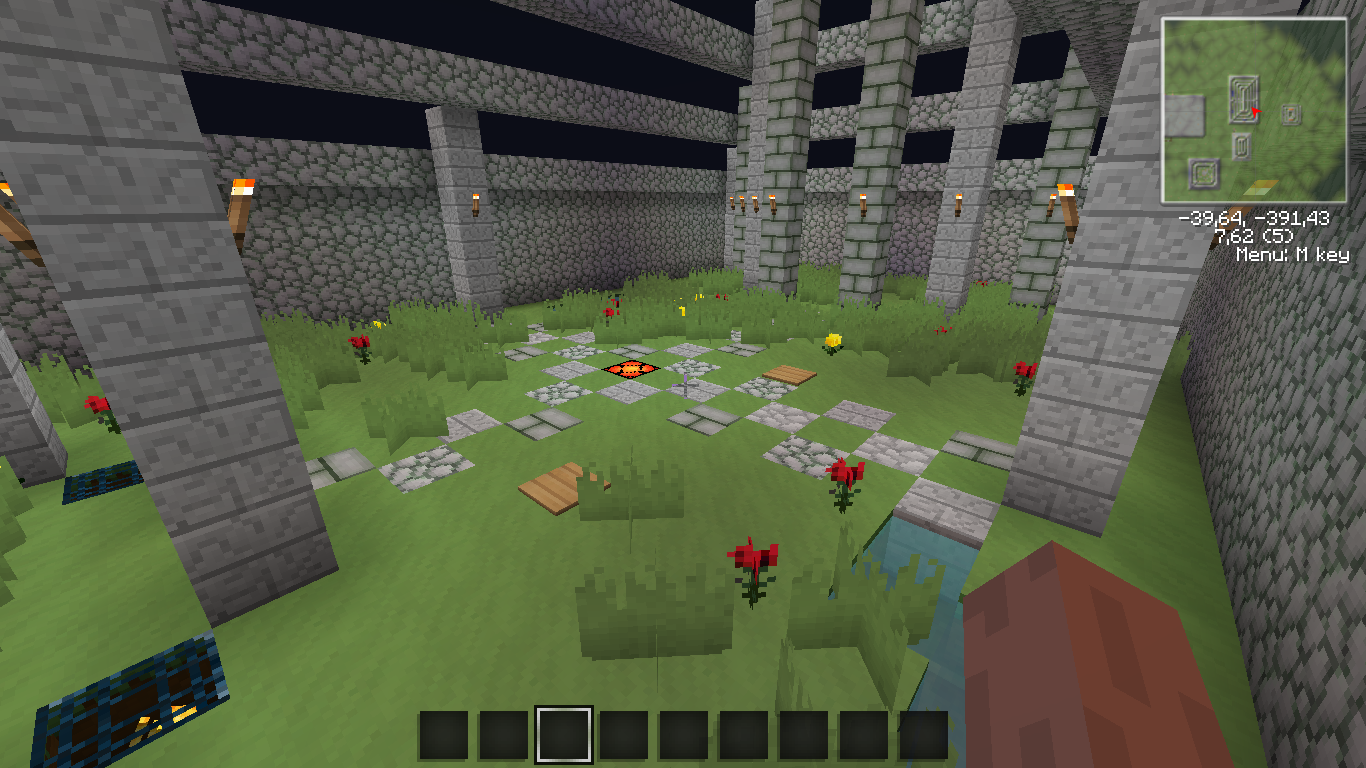Click the minimap in the corner
Viewport: 1366px width, 768px height.
tap(1254, 110)
